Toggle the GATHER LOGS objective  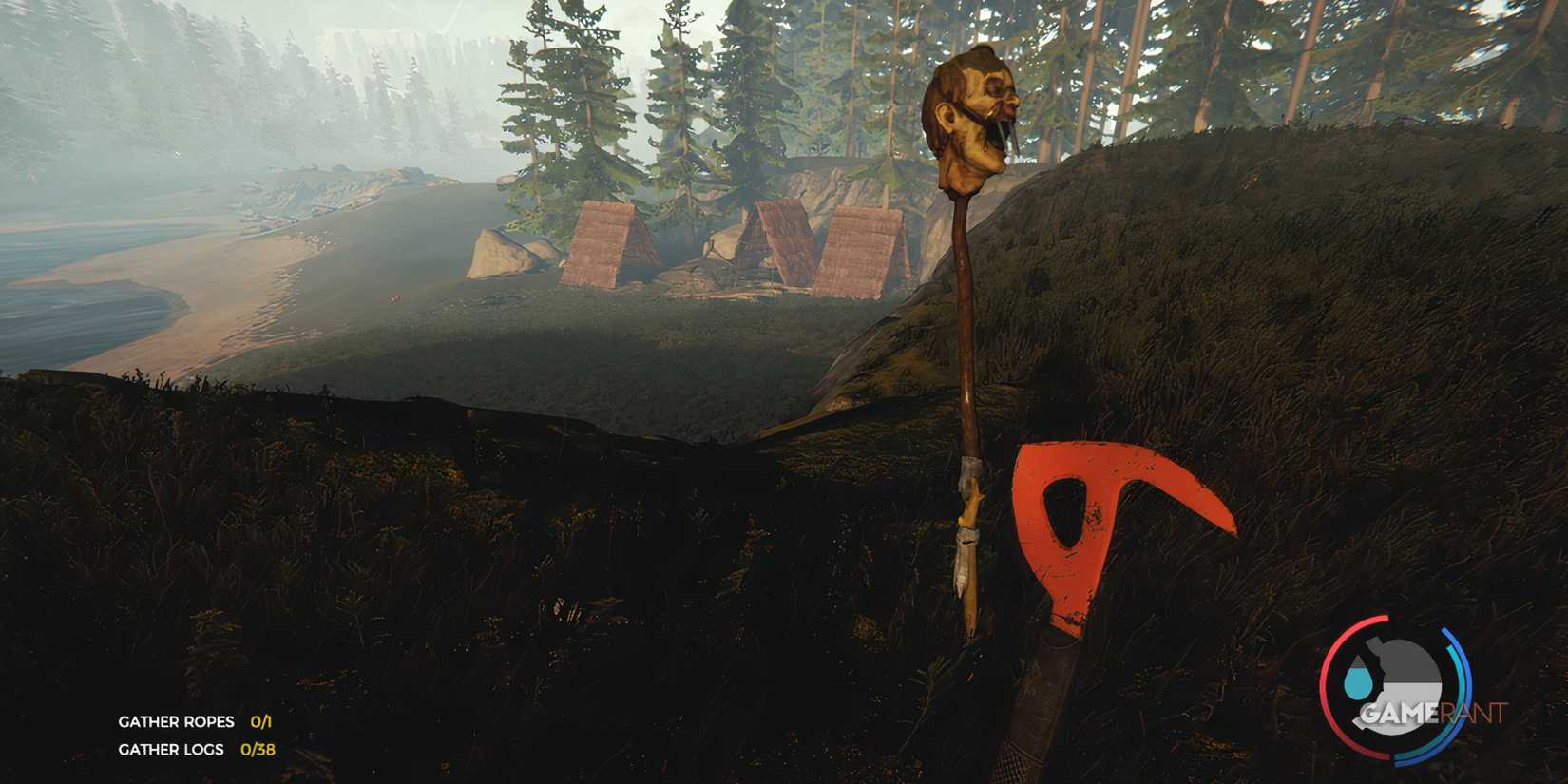click(171, 750)
